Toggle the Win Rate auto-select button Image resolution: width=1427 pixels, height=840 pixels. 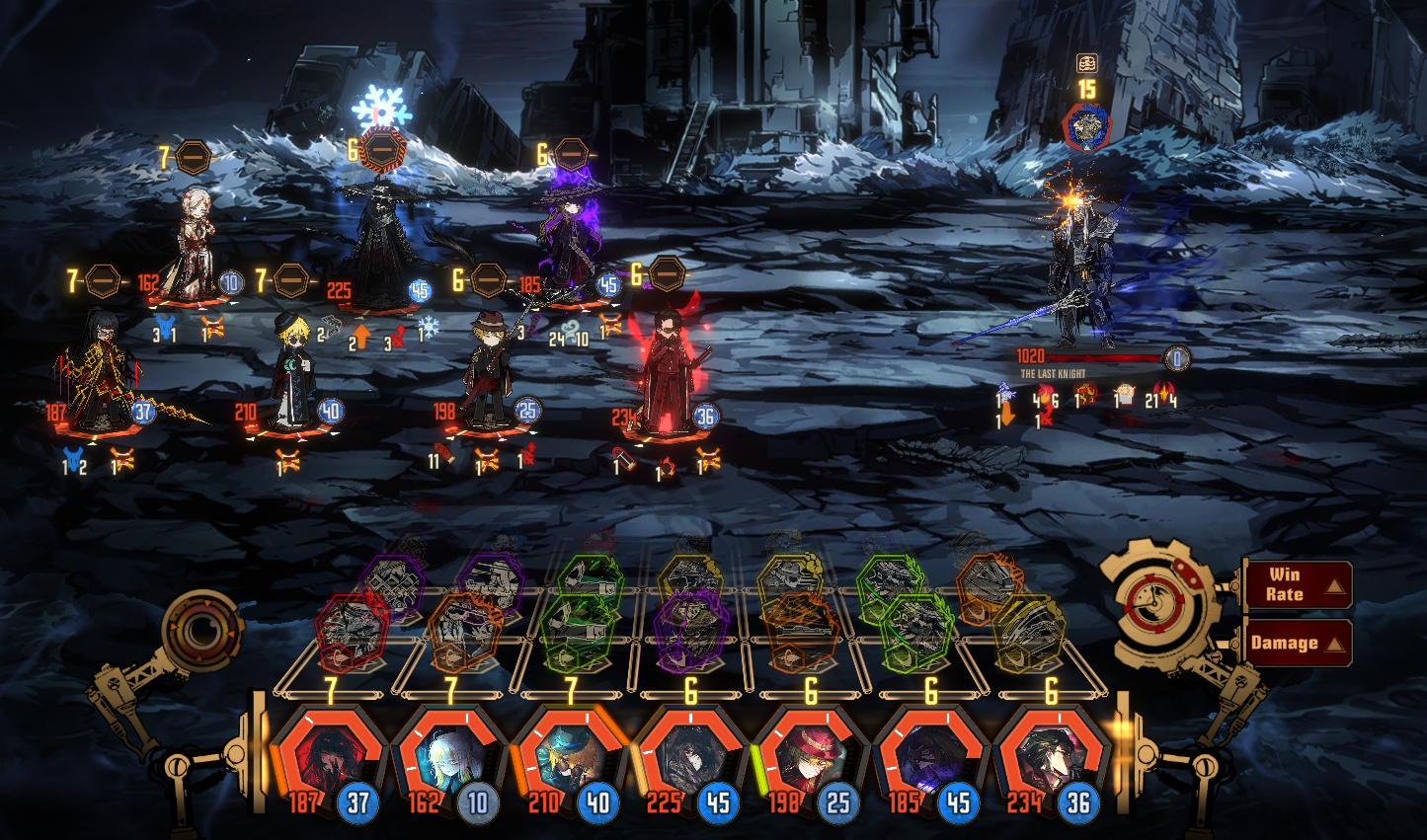1296,585
